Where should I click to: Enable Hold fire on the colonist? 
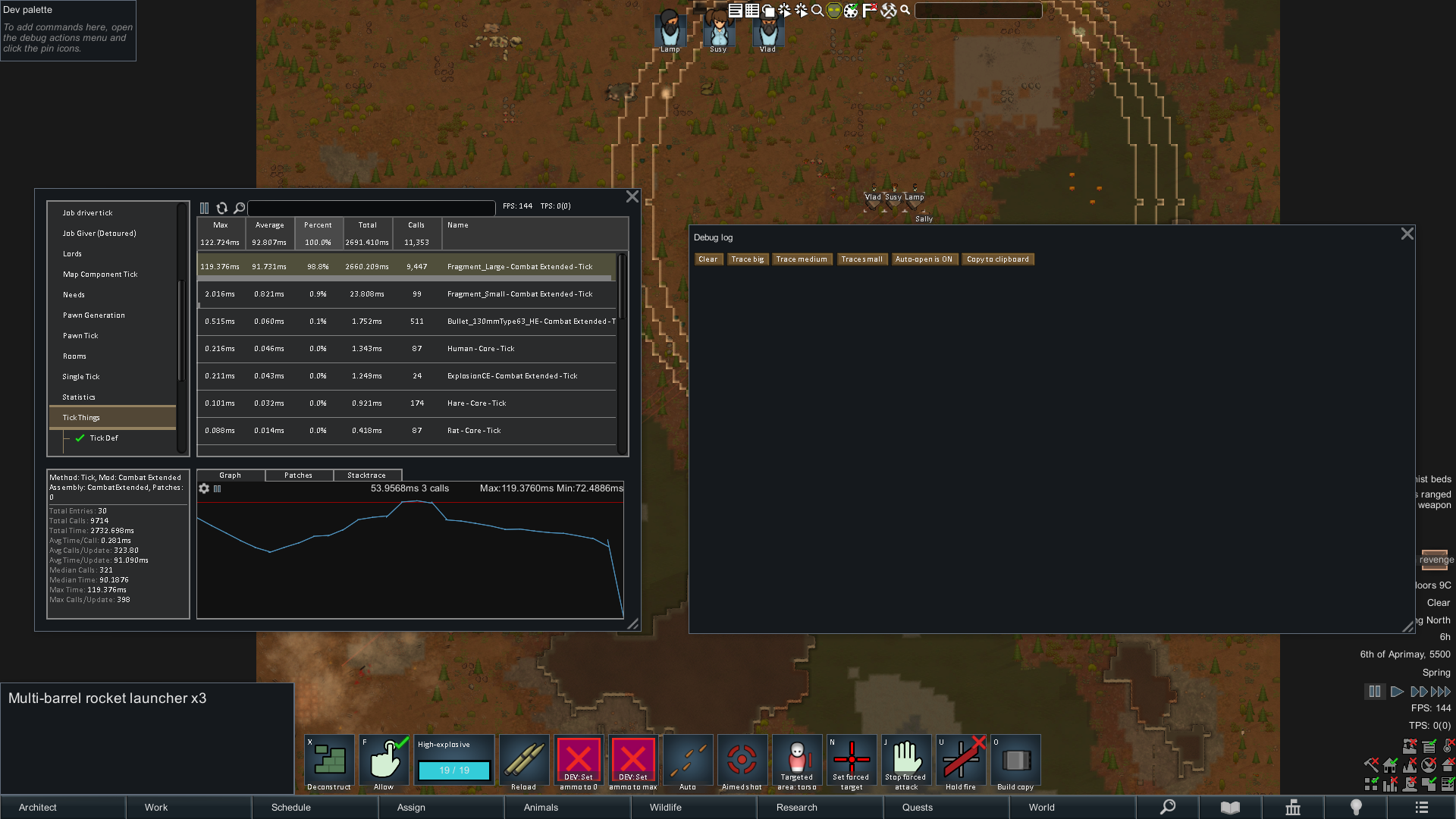(x=962, y=760)
